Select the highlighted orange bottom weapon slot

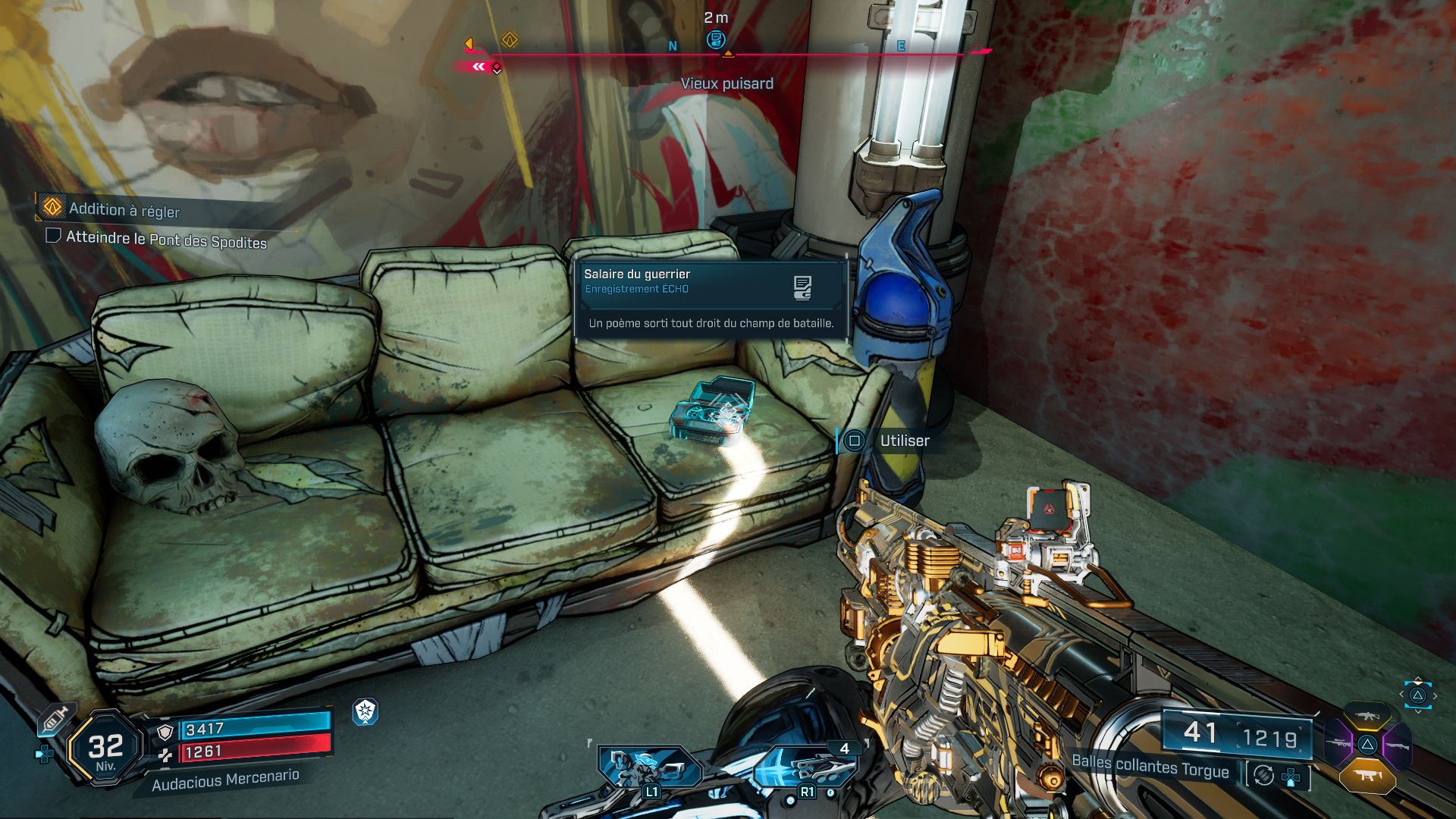tap(1367, 775)
